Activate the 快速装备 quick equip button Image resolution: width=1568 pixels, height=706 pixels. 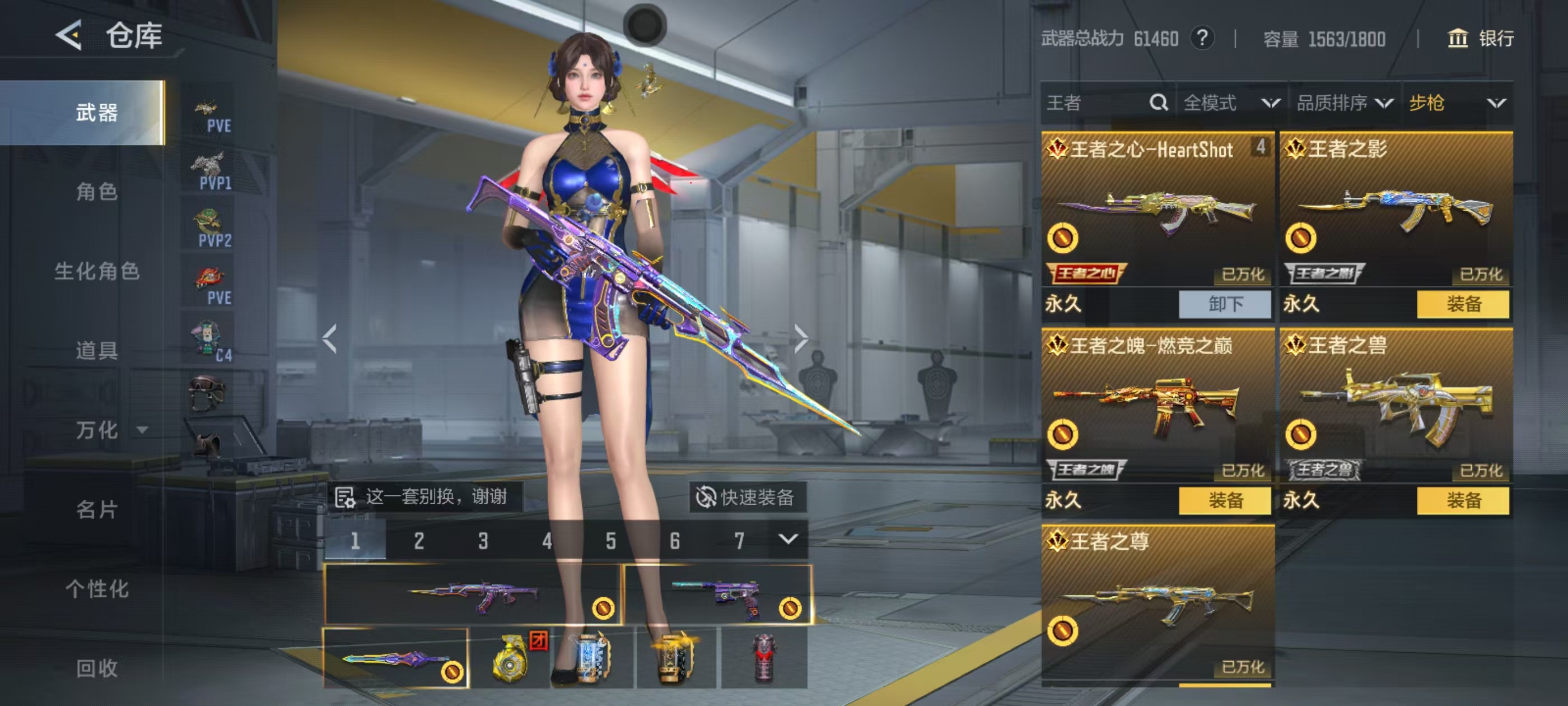point(747,497)
